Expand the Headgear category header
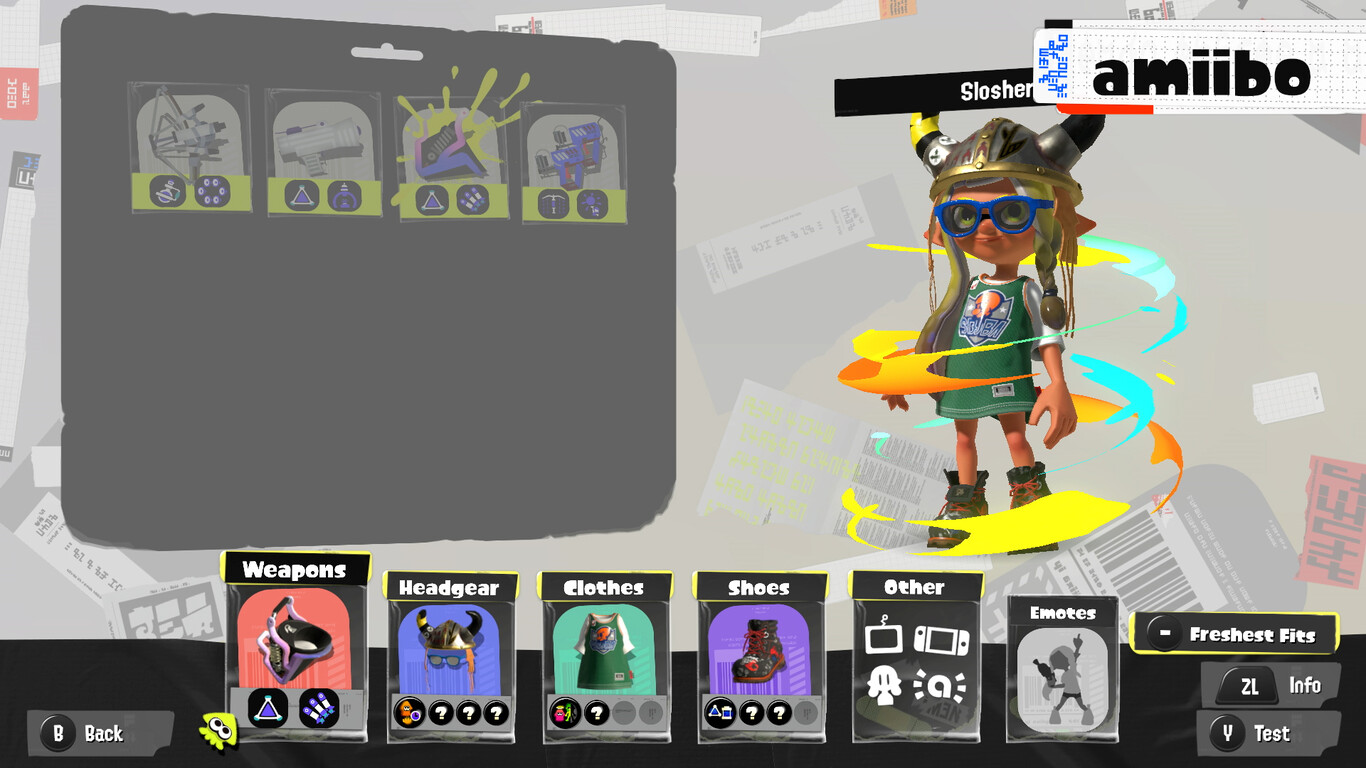The height and width of the screenshot is (768, 1366). click(450, 588)
